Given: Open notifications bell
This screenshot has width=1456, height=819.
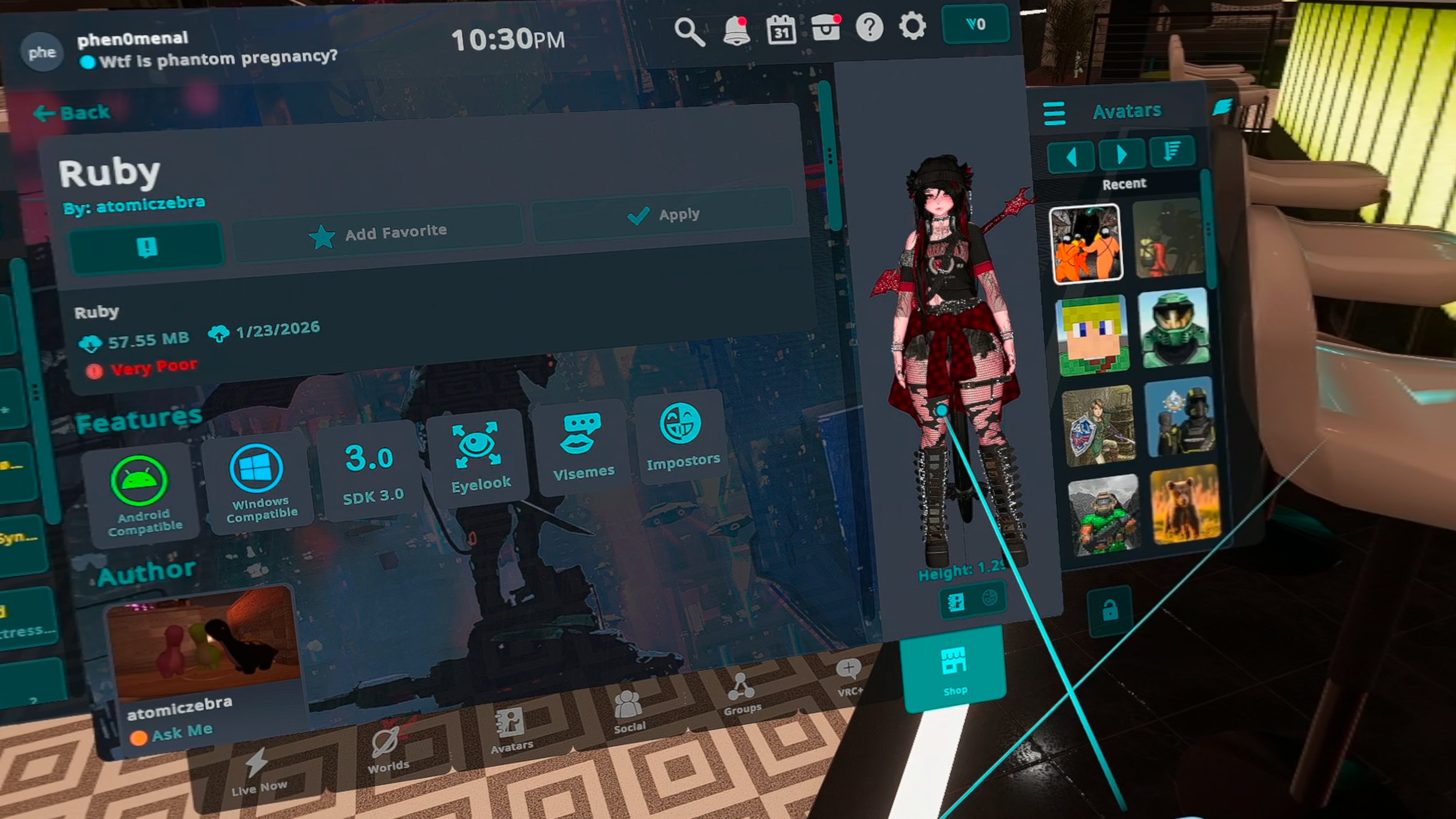Looking at the screenshot, I should (x=736, y=31).
